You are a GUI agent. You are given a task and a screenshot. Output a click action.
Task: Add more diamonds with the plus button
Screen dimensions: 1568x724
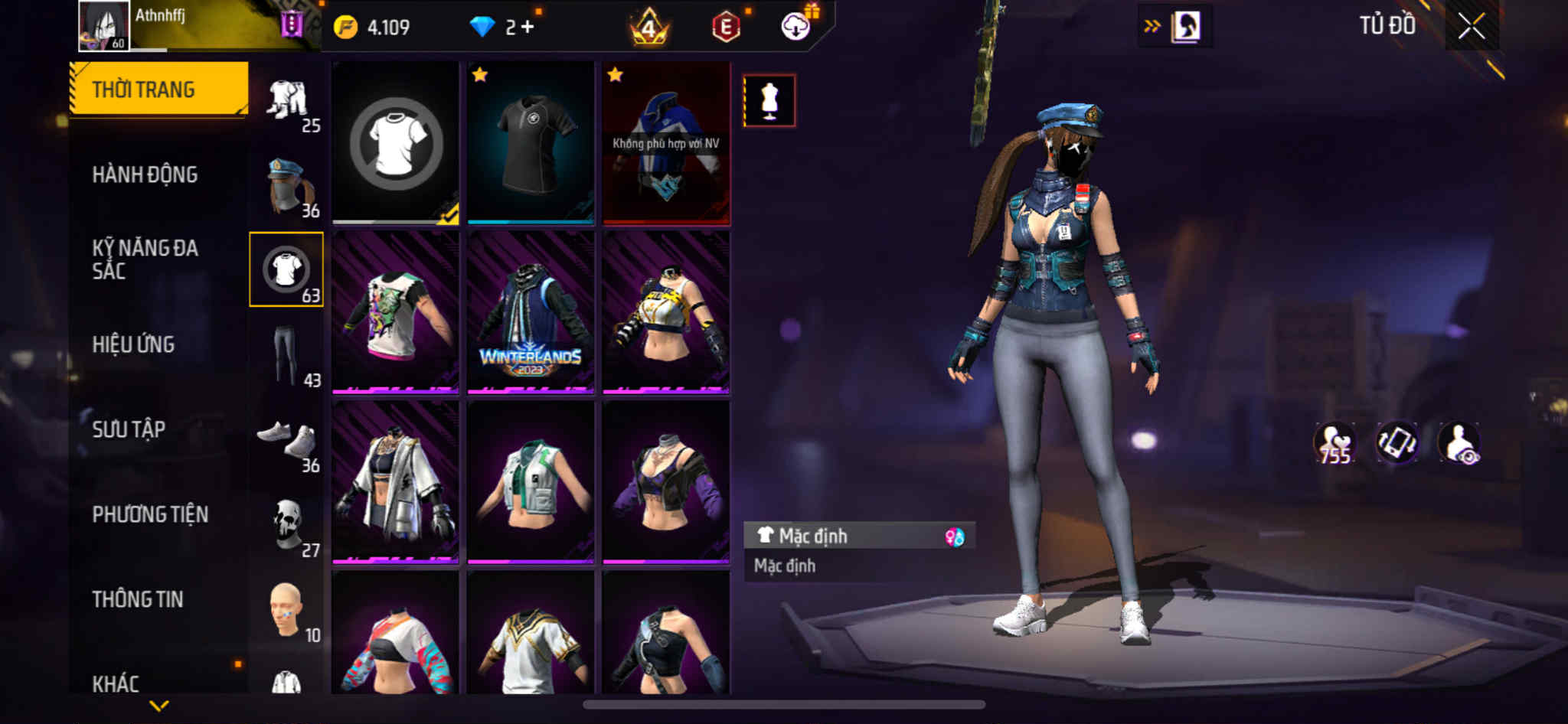tap(528, 27)
